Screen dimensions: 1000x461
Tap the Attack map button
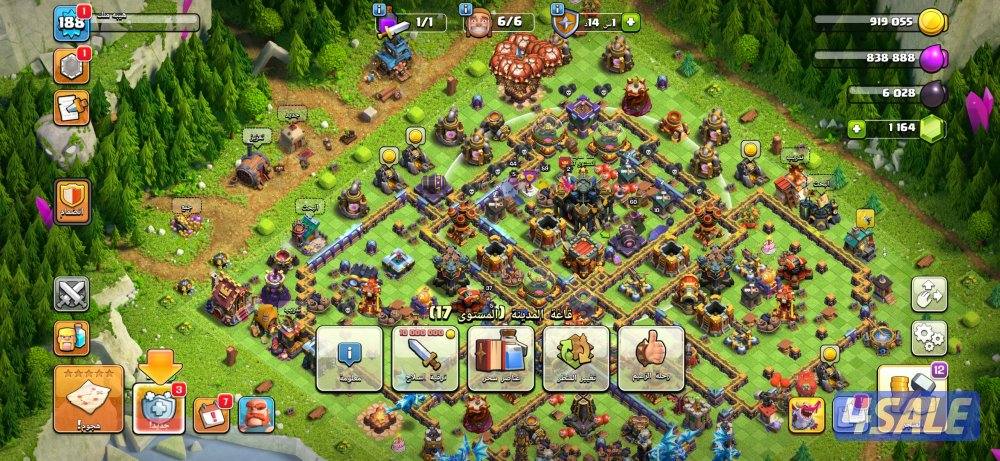(89, 399)
